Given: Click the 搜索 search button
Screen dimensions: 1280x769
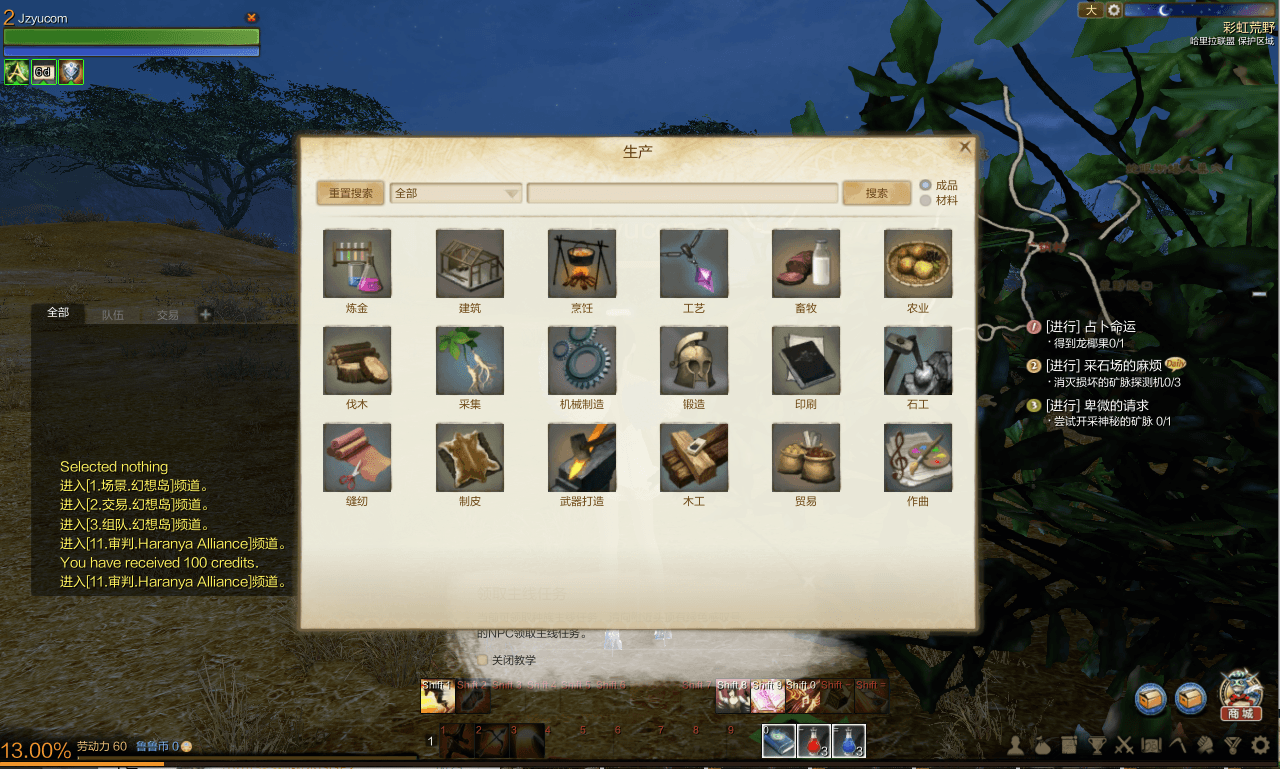Looking at the screenshot, I should [x=876, y=193].
